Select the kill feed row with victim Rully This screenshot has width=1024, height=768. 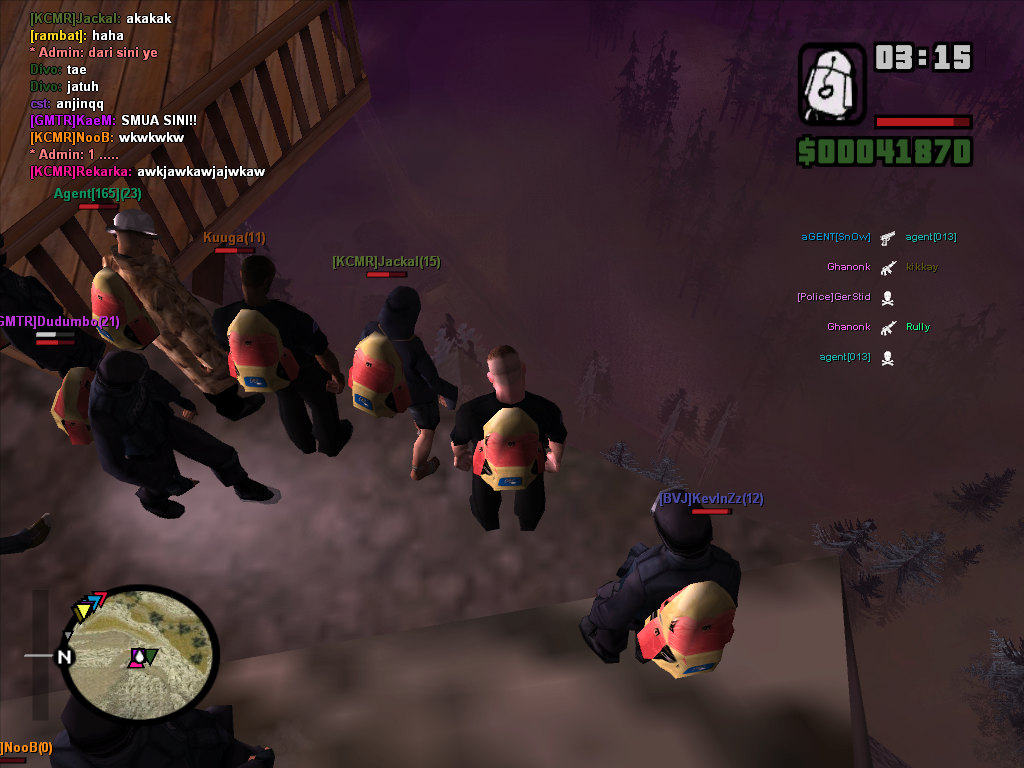click(x=878, y=327)
